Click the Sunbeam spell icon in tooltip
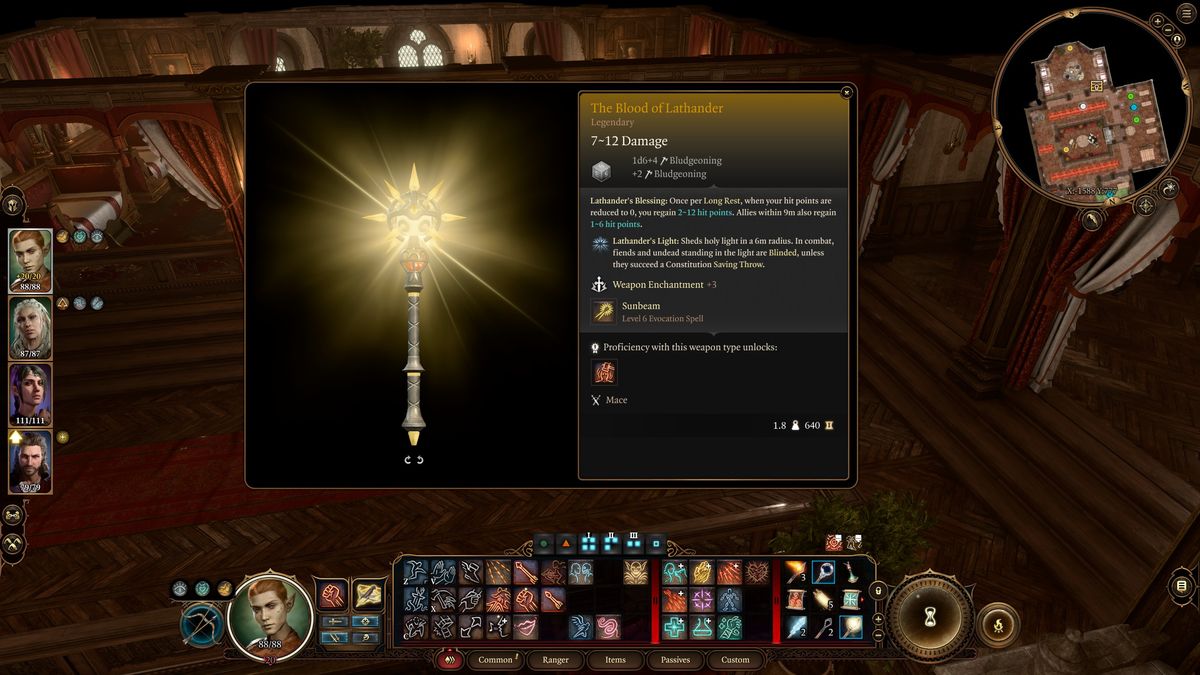This screenshot has width=1200, height=675. point(603,312)
